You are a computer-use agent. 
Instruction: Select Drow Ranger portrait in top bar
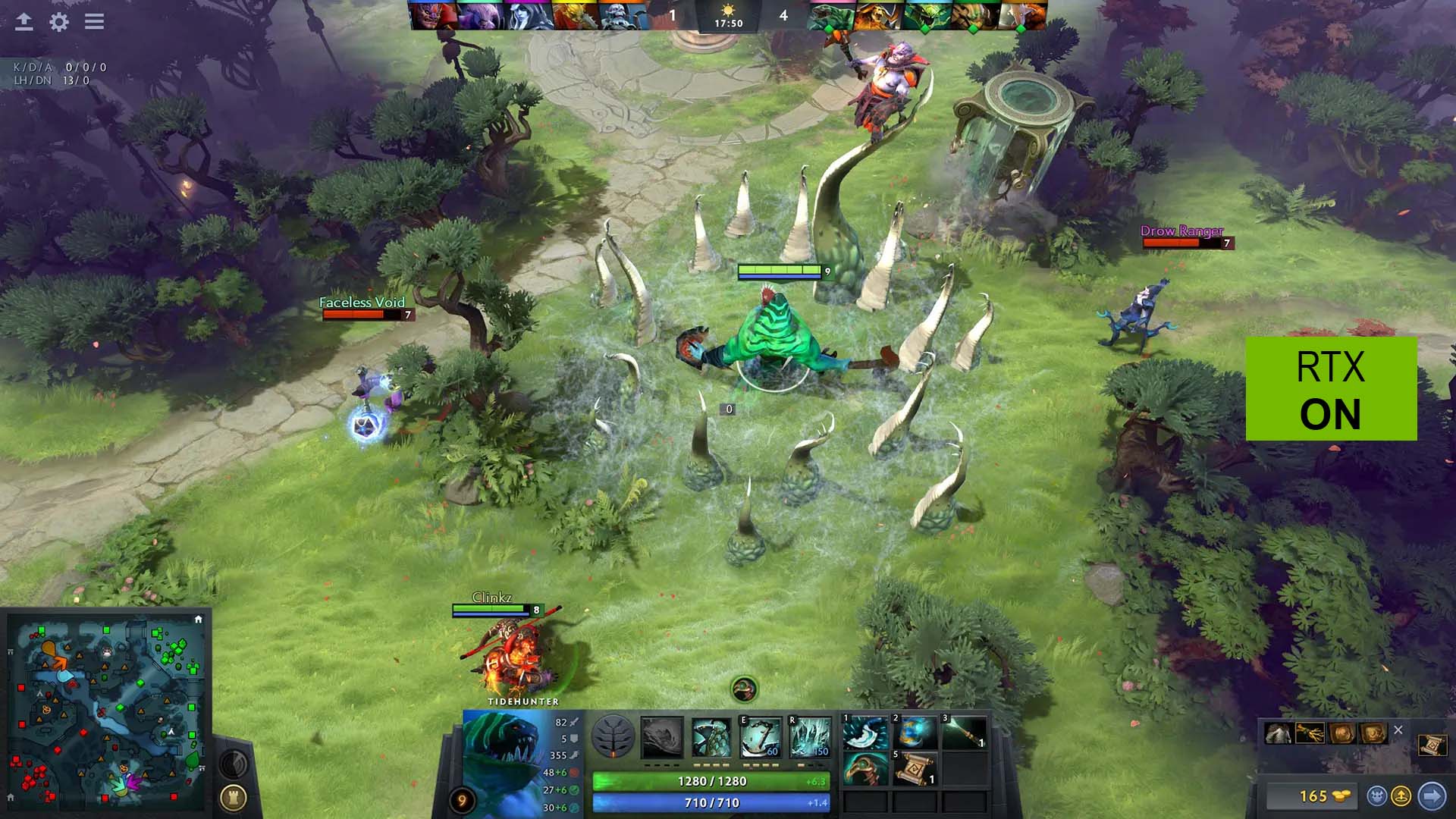pos(529,16)
